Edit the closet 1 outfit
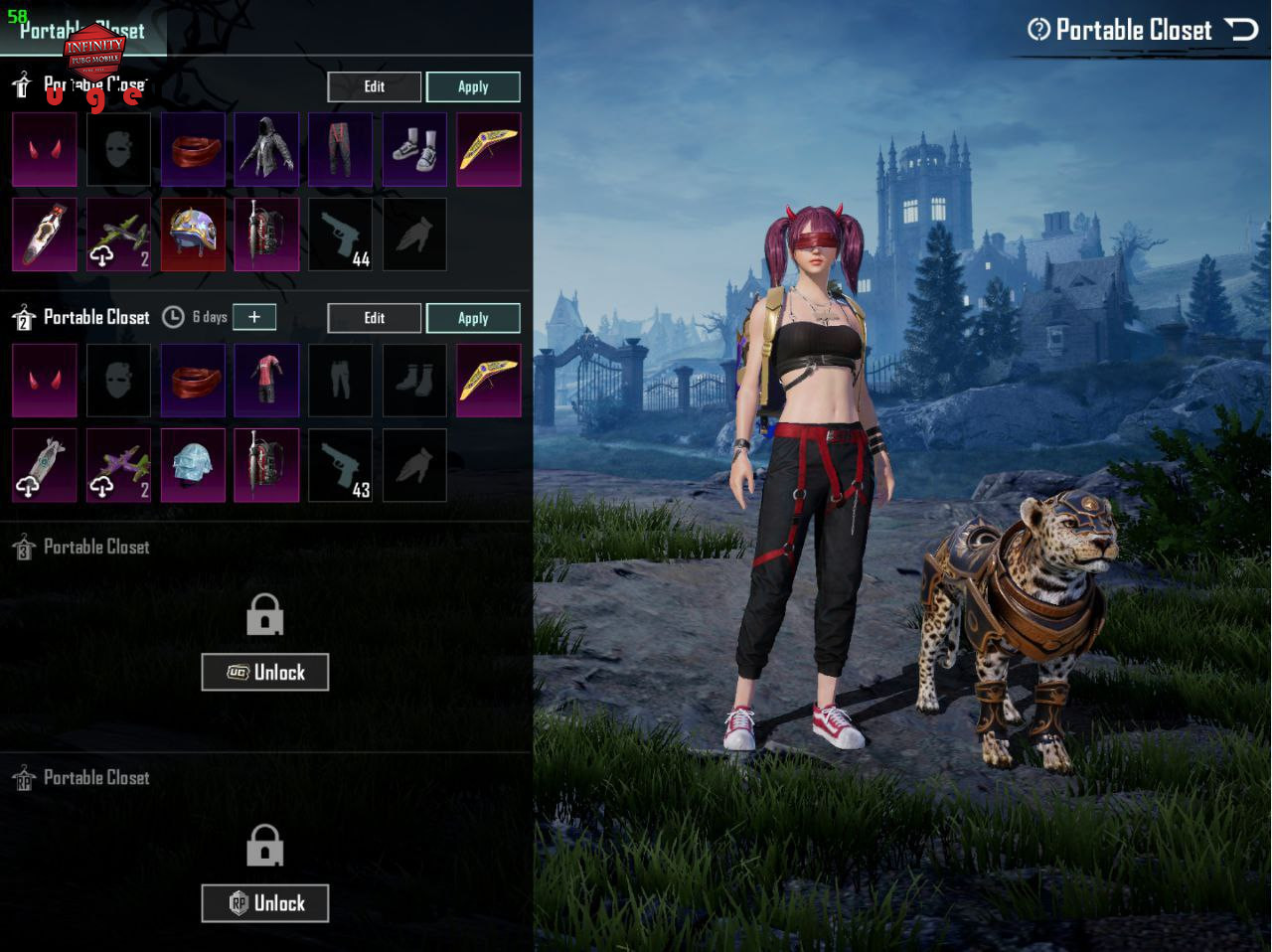The image size is (1272, 952). [x=374, y=87]
